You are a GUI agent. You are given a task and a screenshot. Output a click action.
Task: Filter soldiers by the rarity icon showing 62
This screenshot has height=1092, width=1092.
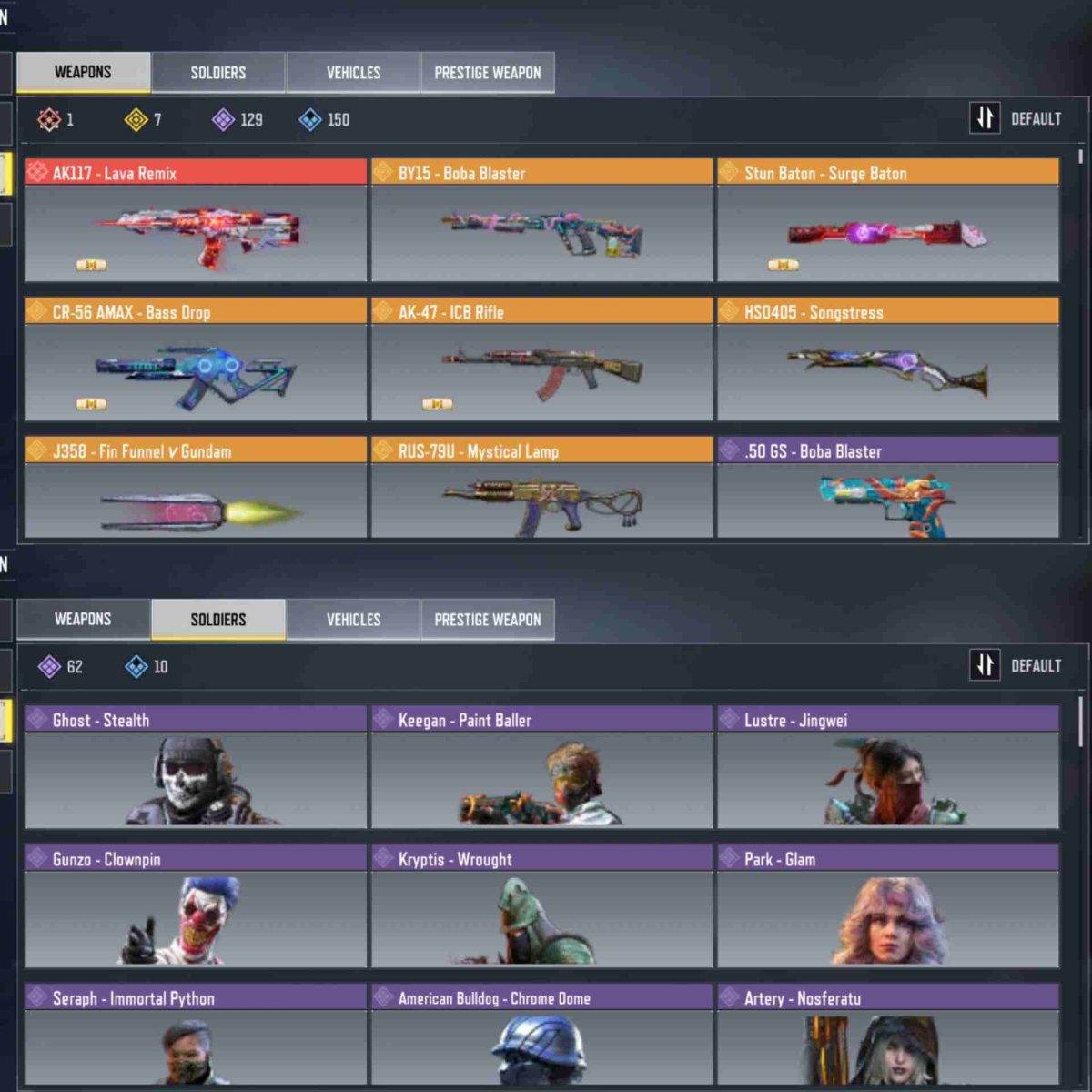[50, 667]
